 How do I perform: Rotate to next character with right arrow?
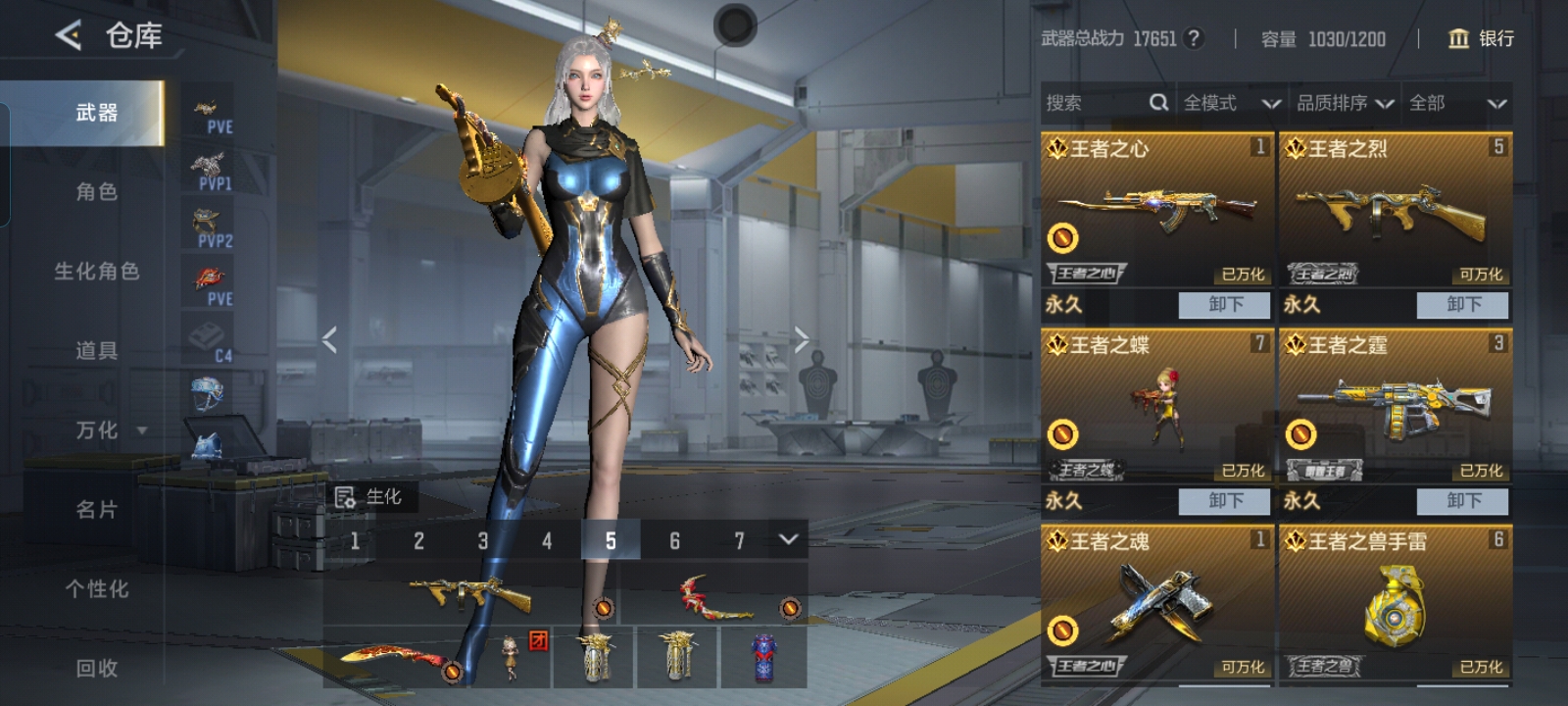pyautogui.click(x=802, y=340)
